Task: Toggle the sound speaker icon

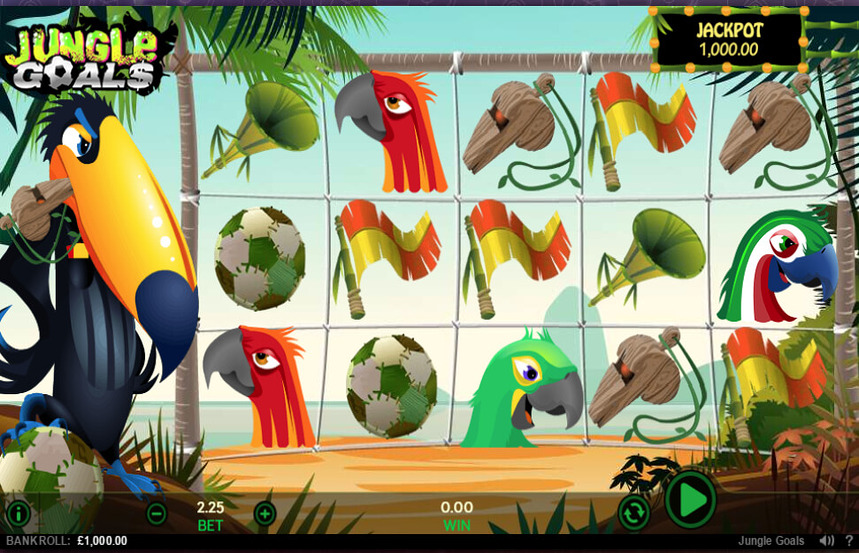Action: coord(826,541)
